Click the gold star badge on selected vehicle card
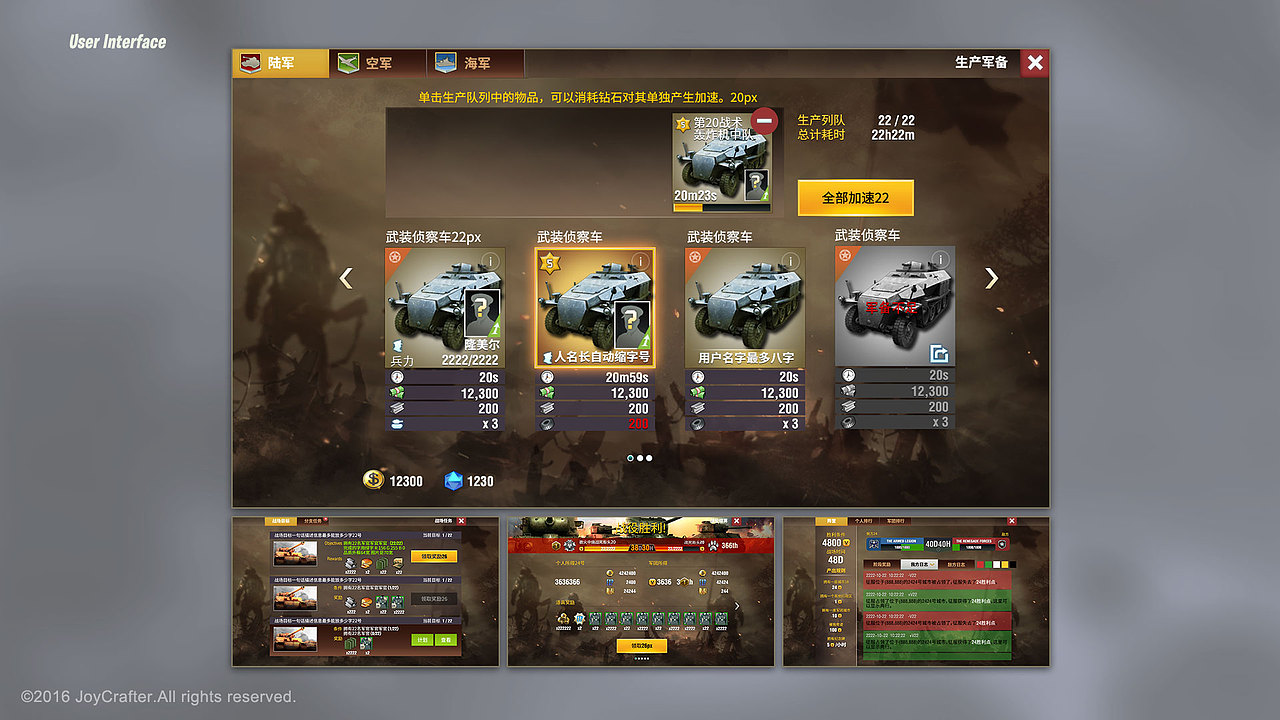Screen dimensions: 1280x720 pos(548,262)
